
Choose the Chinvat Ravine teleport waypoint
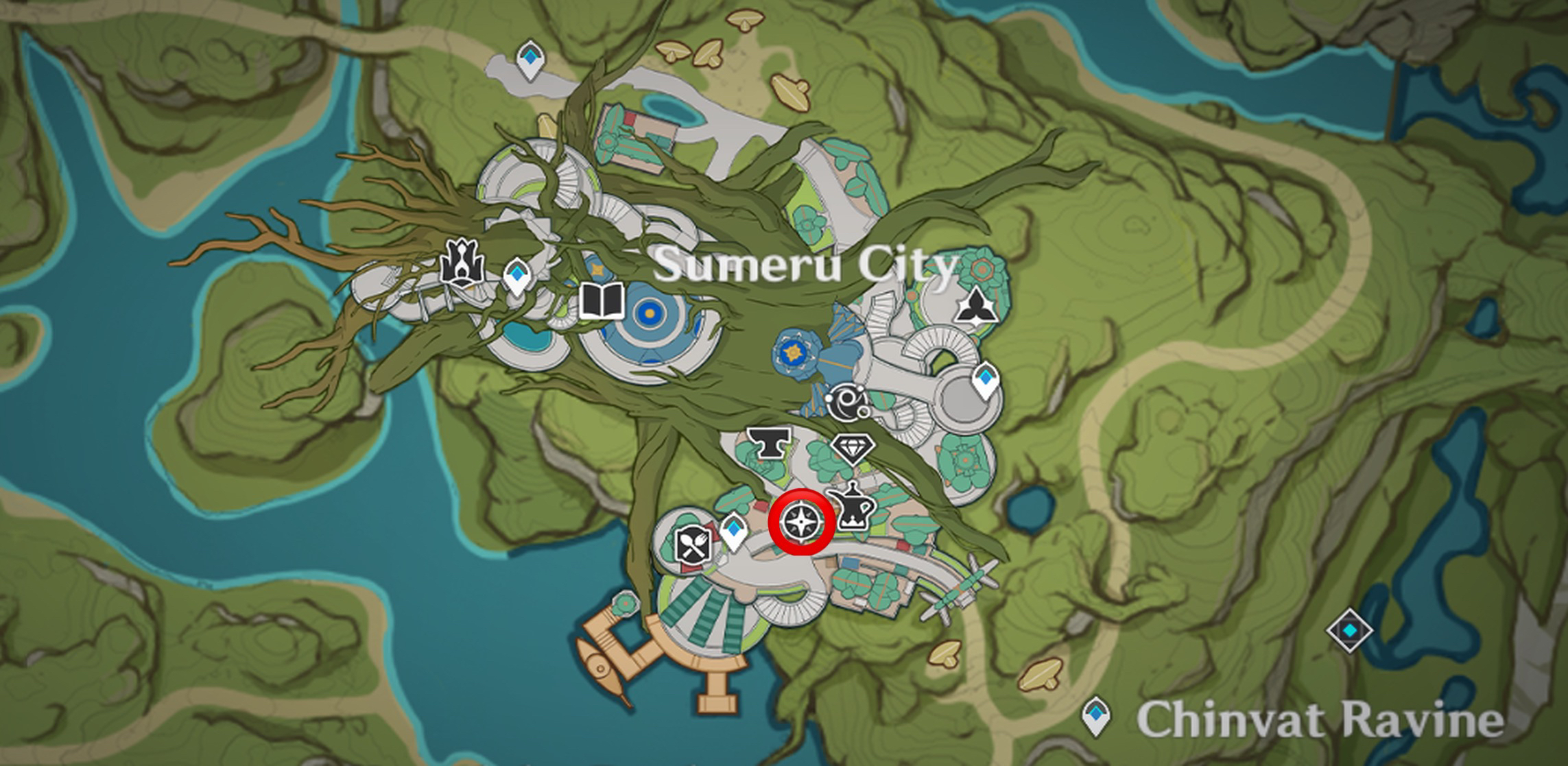coord(1095,717)
